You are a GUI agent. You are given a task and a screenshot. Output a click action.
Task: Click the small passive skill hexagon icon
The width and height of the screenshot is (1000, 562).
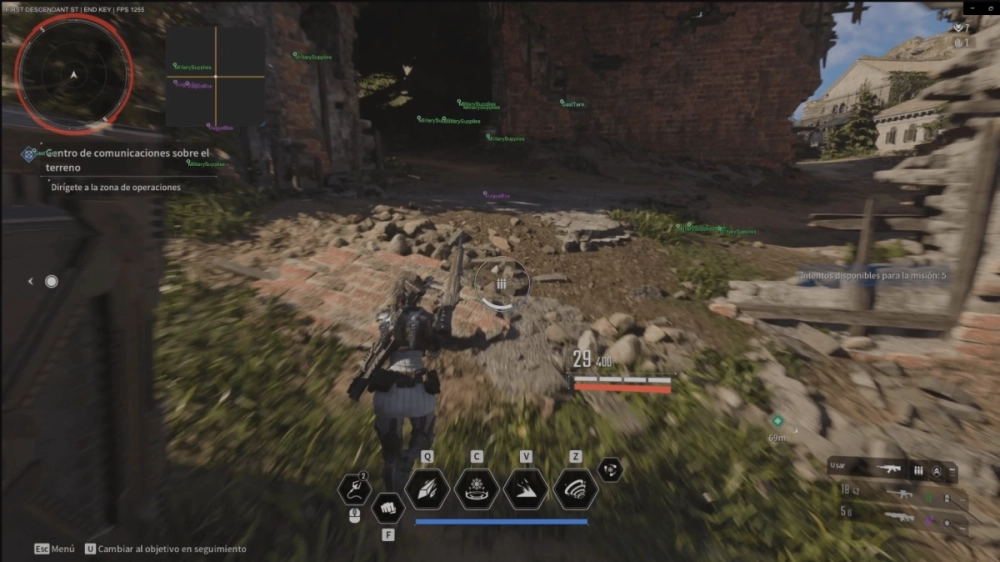tap(610, 469)
